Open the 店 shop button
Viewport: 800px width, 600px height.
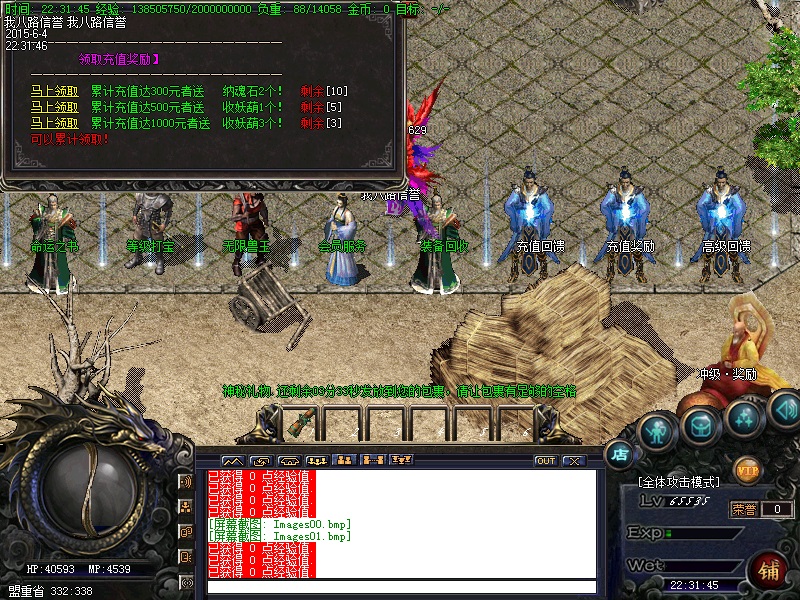(620, 453)
